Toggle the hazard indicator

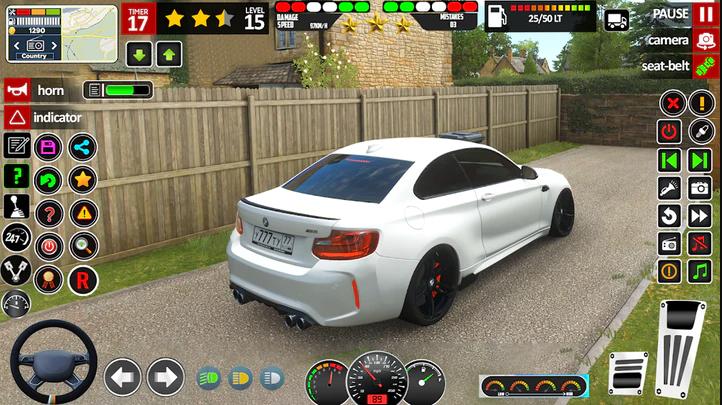tap(17, 117)
